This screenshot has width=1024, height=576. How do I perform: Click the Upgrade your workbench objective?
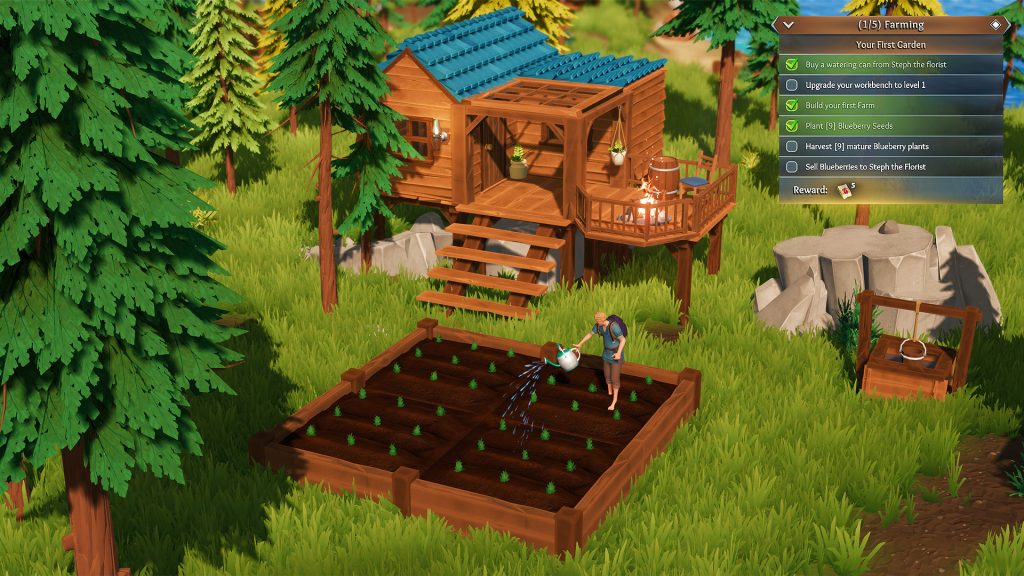click(865, 85)
